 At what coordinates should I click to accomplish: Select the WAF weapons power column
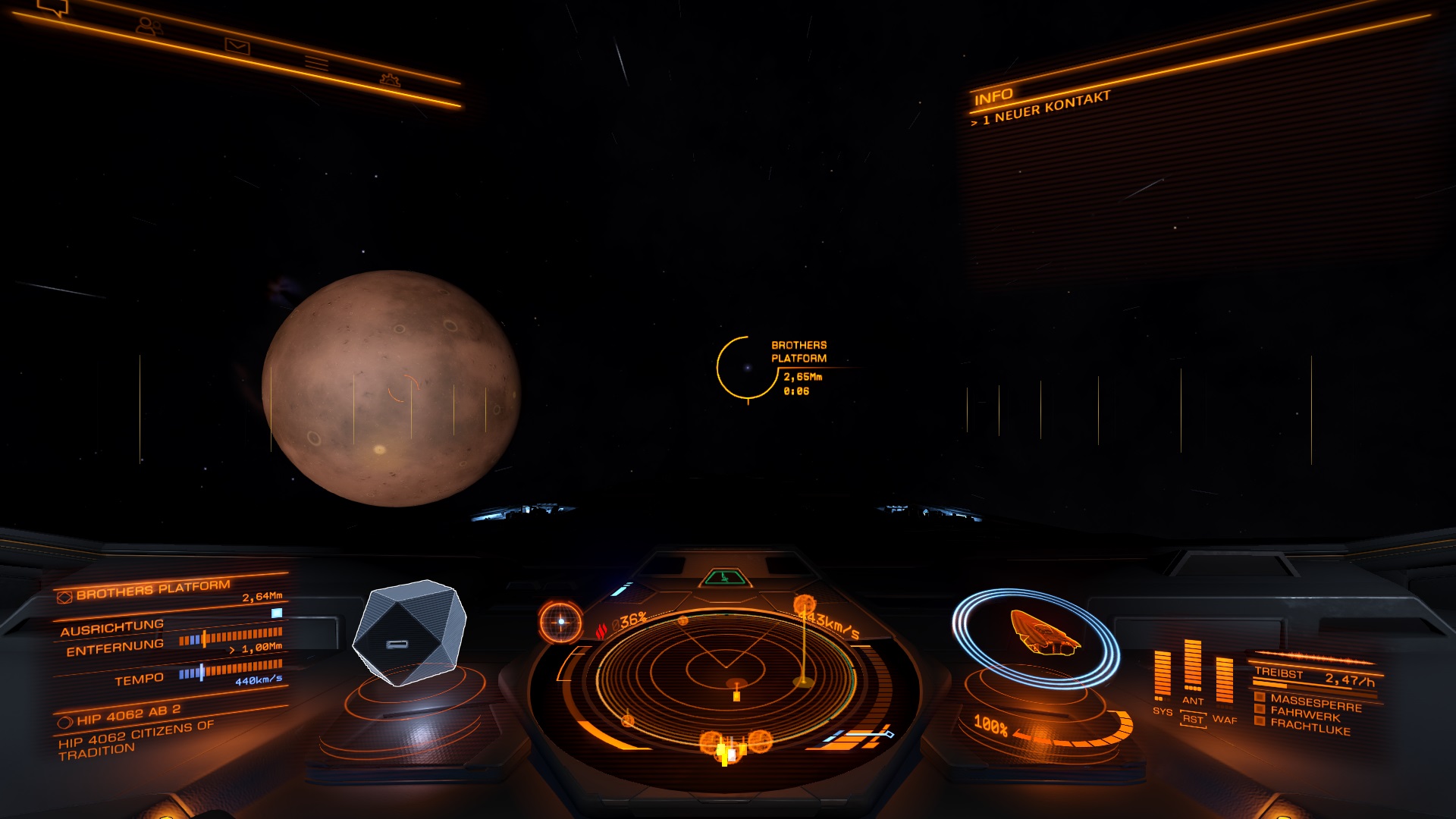click(1224, 680)
